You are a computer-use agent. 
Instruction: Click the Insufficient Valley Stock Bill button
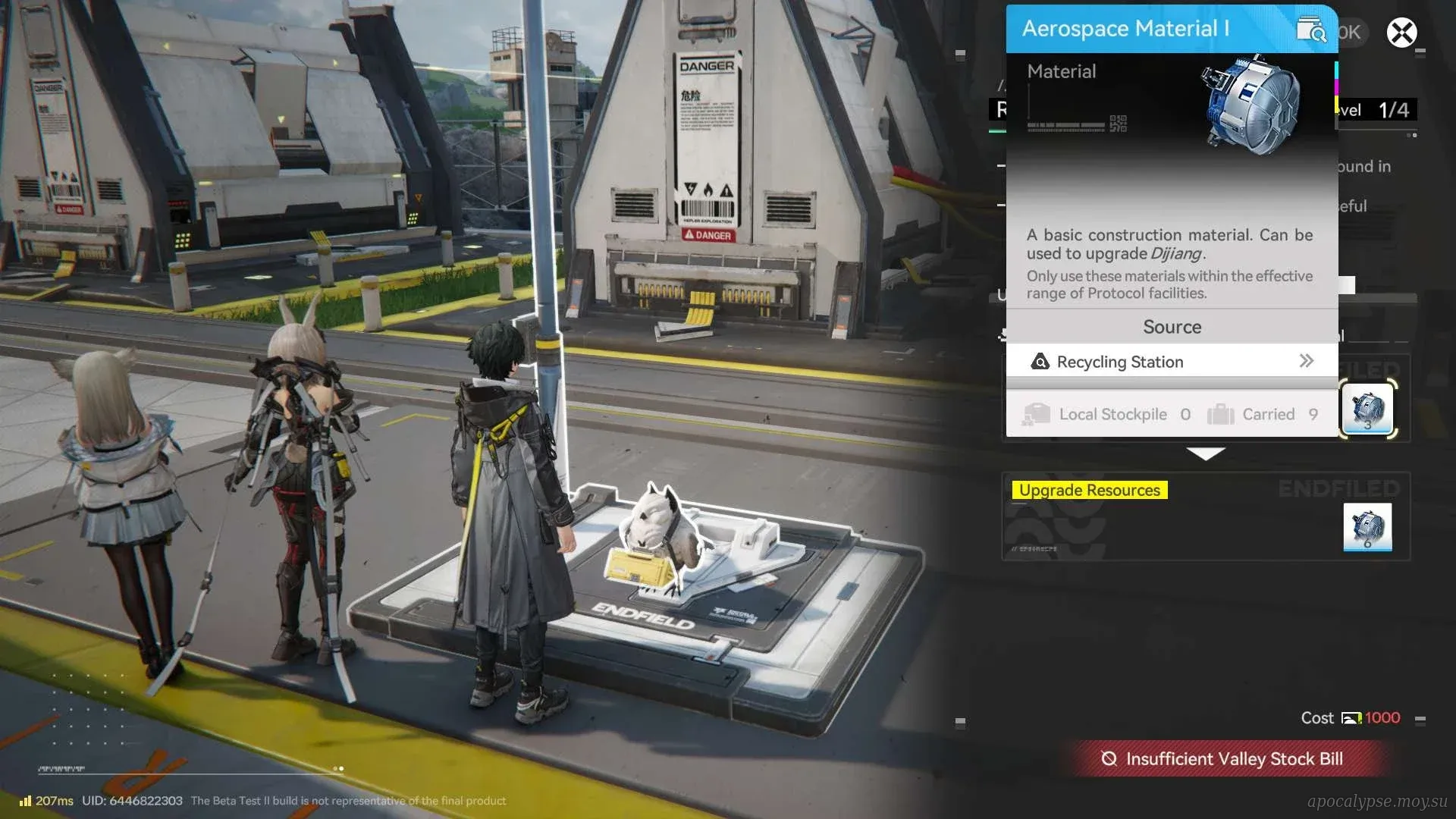[1225, 758]
